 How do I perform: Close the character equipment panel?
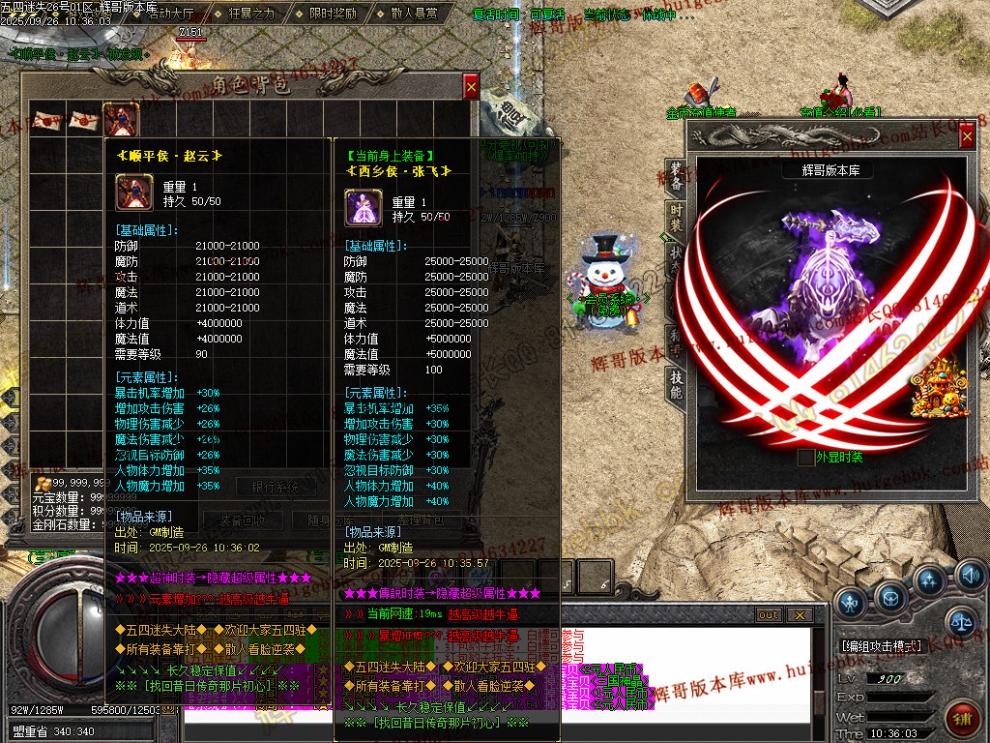tap(966, 137)
